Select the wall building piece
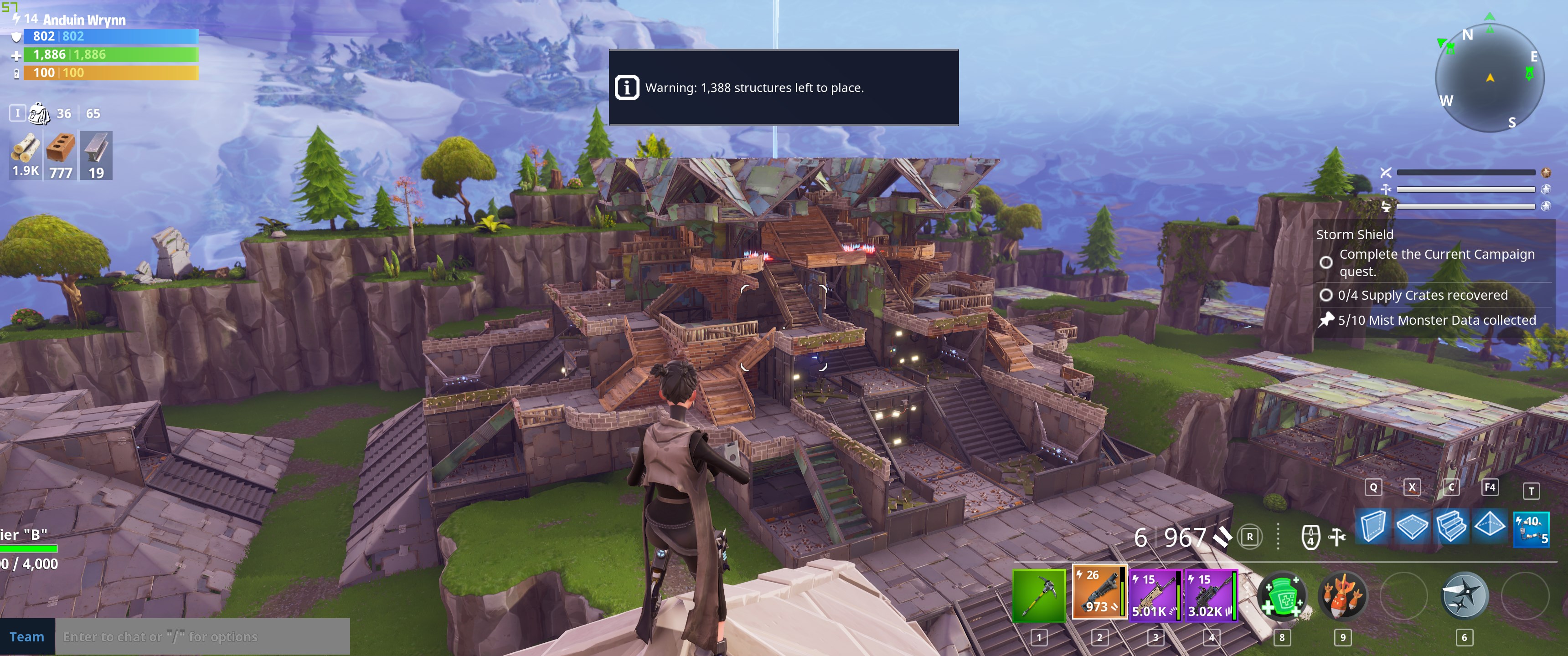Image resolution: width=1568 pixels, height=656 pixels. 1373,526
